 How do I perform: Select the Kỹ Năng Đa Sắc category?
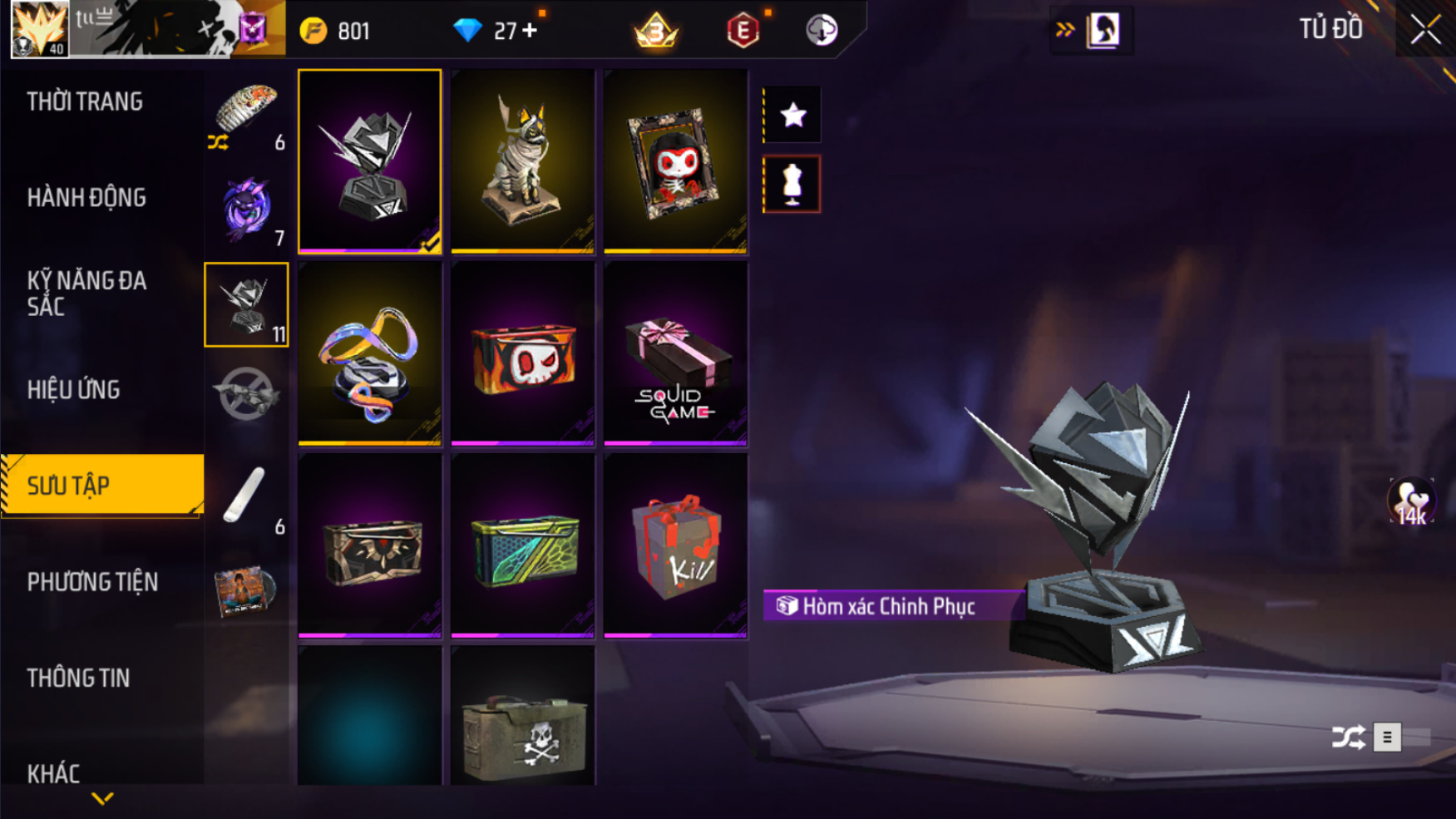(x=86, y=293)
